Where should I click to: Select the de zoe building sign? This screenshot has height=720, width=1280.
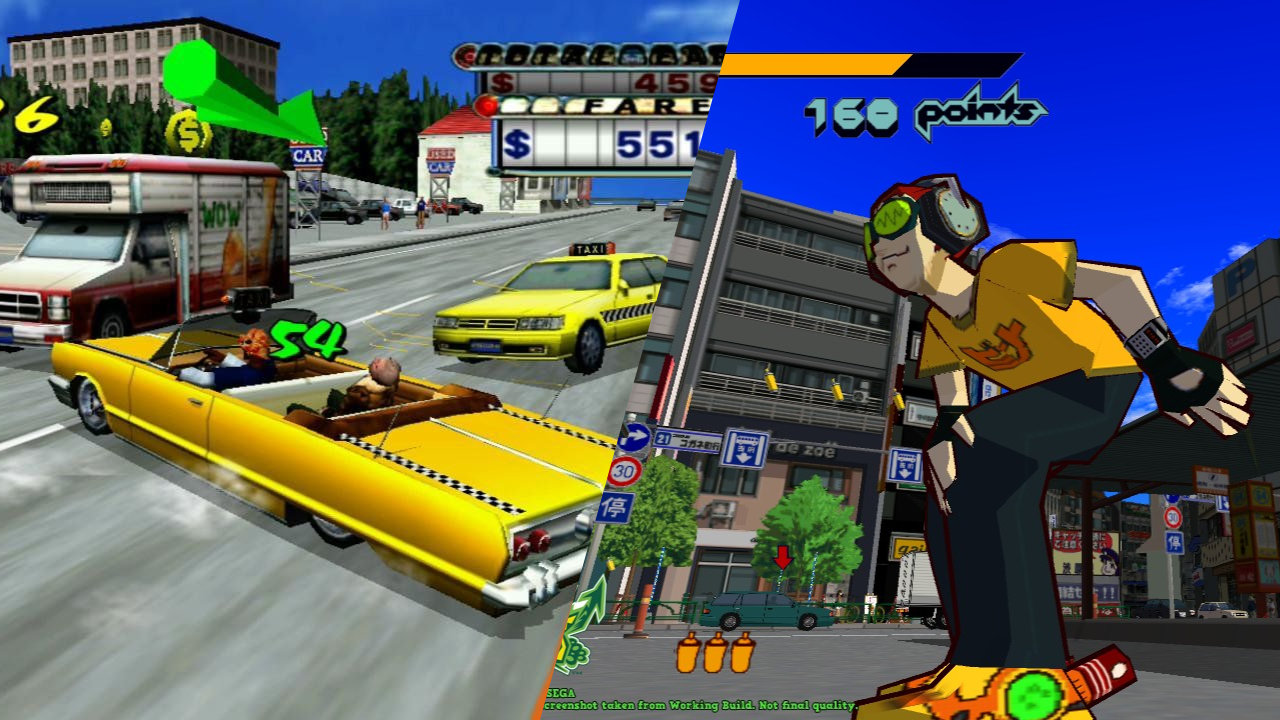(803, 450)
